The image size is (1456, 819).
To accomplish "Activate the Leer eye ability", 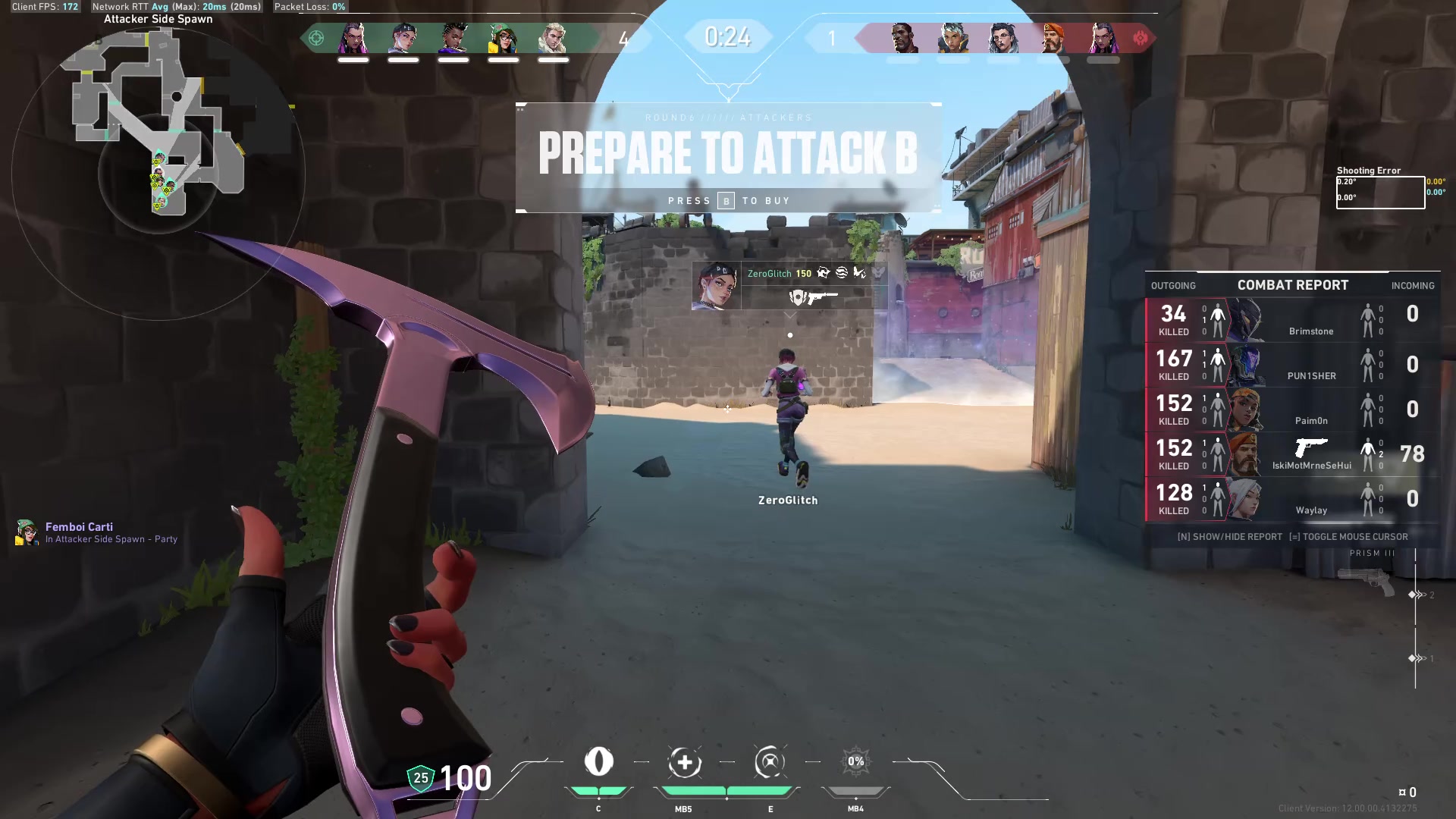I will 598,762.
